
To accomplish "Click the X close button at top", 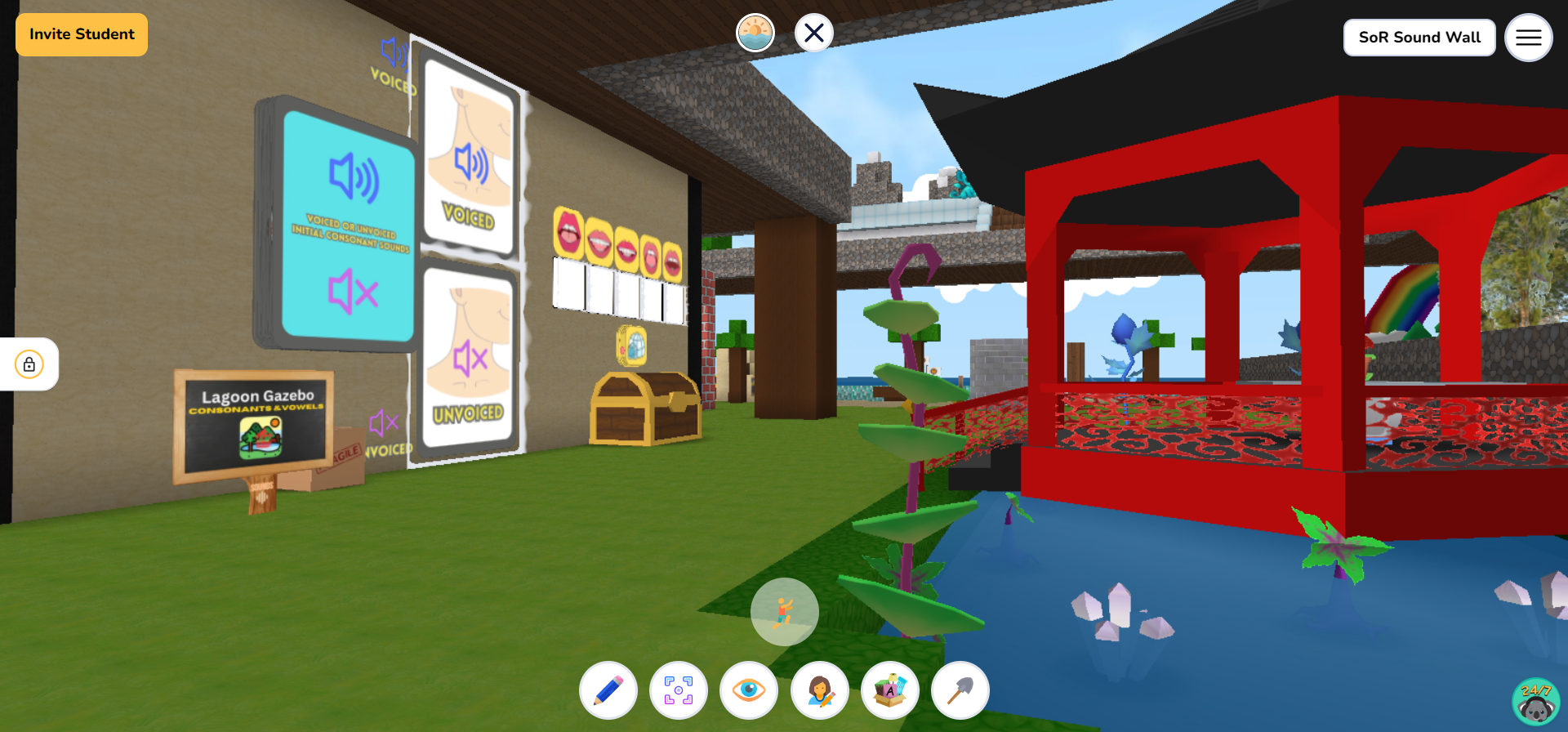I will point(813,33).
